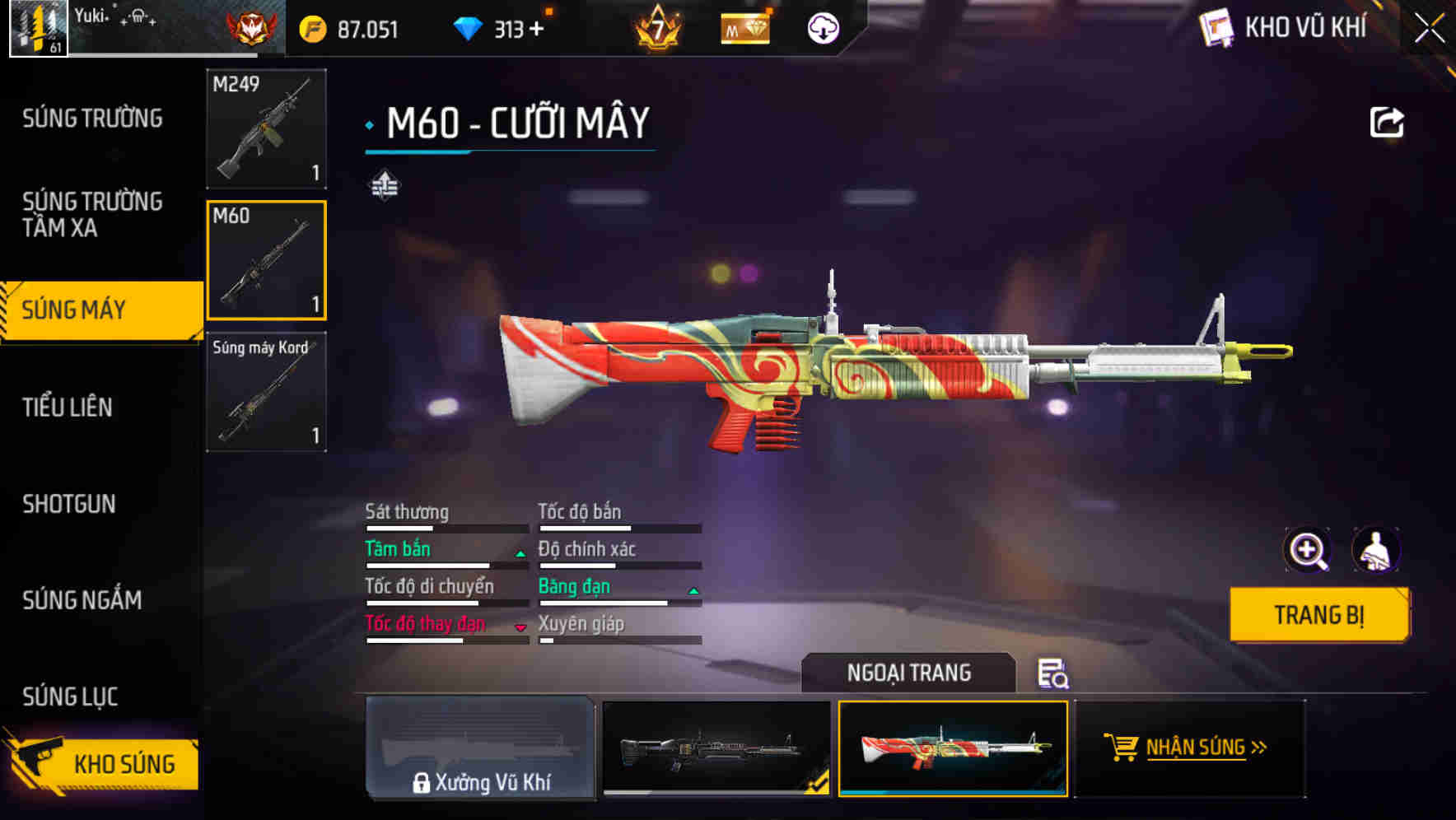This screenshot has height=820, width=1456.
Task: Select the default black M60 skin
Action: (x=716, y=748)
